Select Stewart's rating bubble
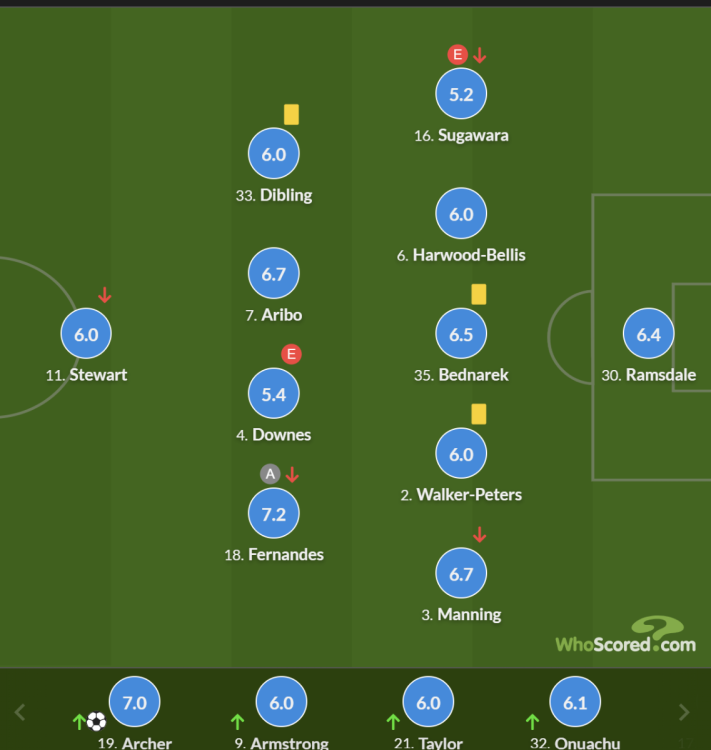 click(86, 335)
